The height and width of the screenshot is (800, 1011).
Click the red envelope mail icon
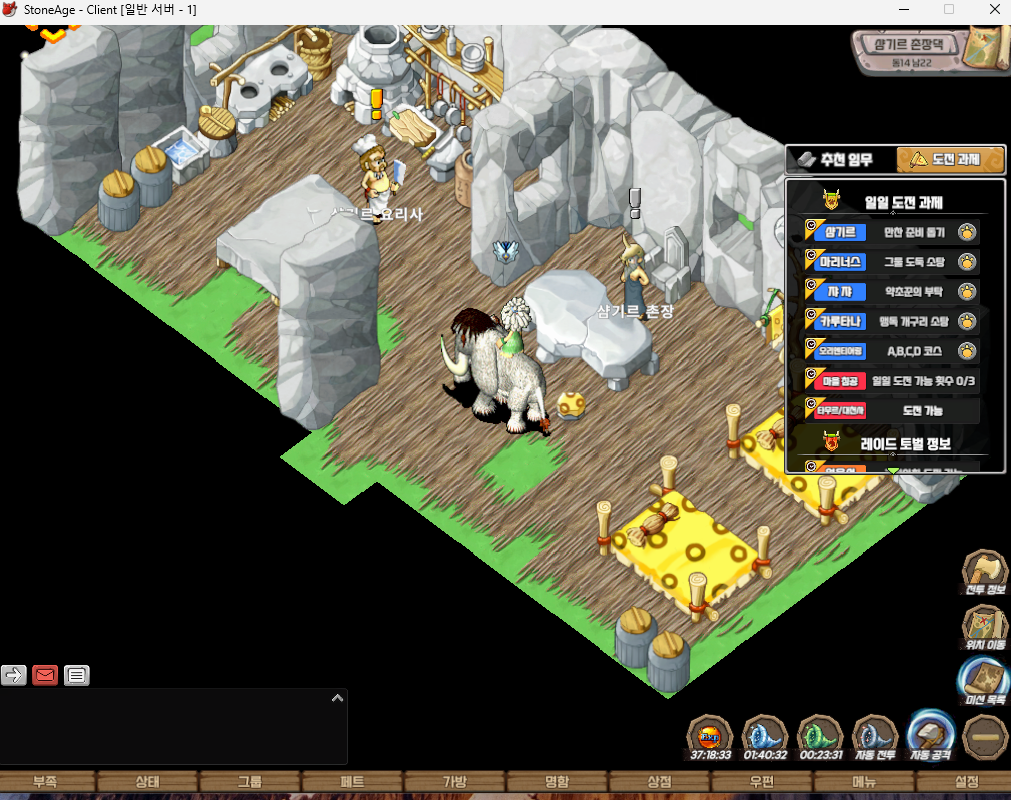point(45,675)
